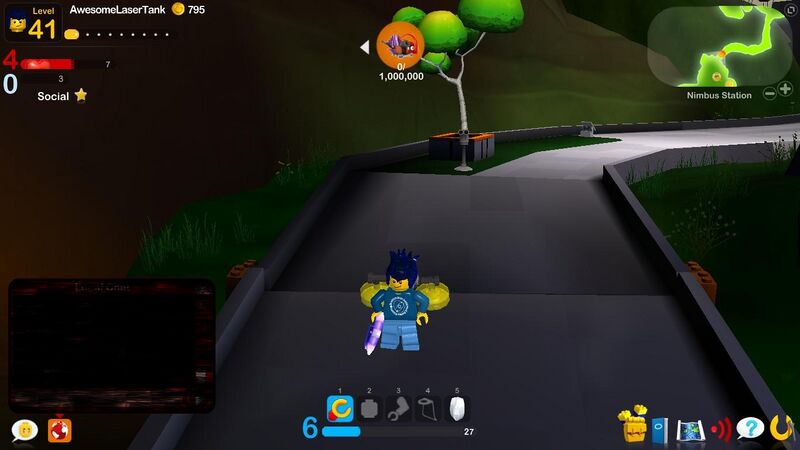
Task: Zoom in the Nimbus Station minimap
Action: point(785,92)
